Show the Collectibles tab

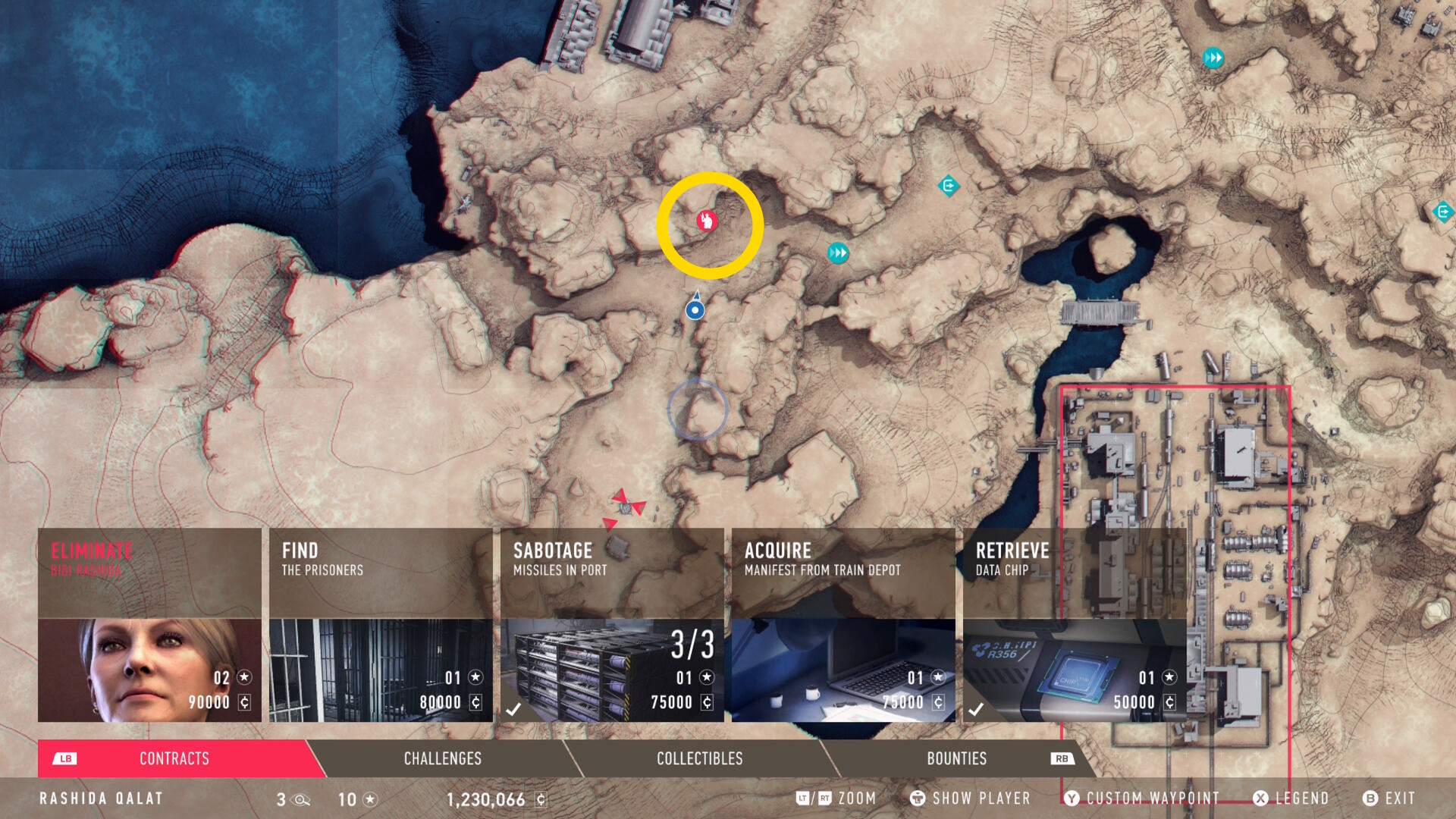click(x=699, y=758)
